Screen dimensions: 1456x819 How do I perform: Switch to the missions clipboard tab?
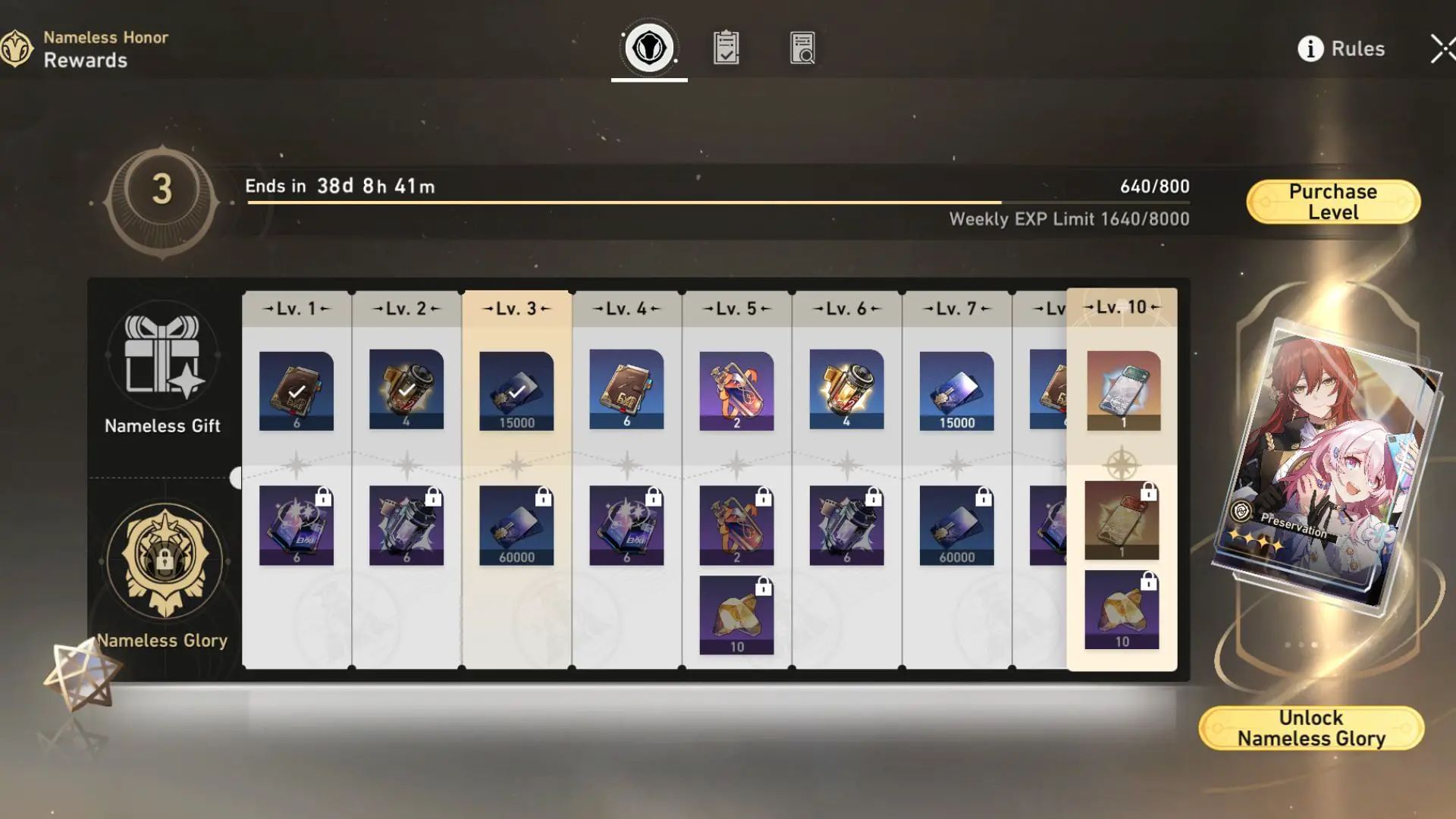[725, 47]
